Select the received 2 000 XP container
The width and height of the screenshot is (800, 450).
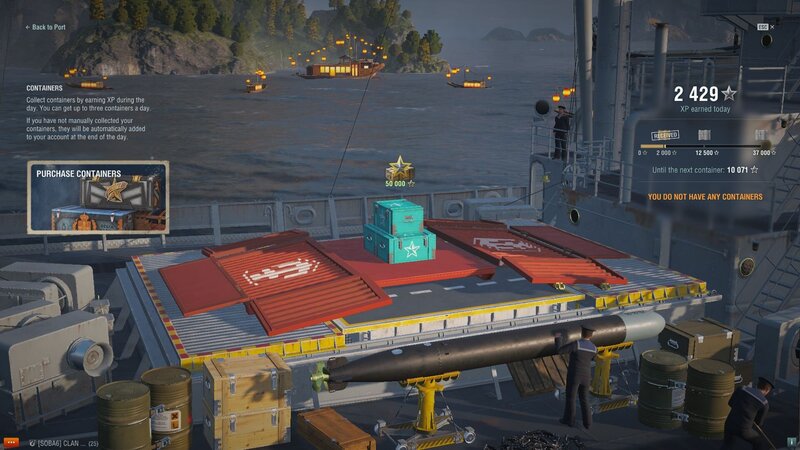[x=665, y=135]
